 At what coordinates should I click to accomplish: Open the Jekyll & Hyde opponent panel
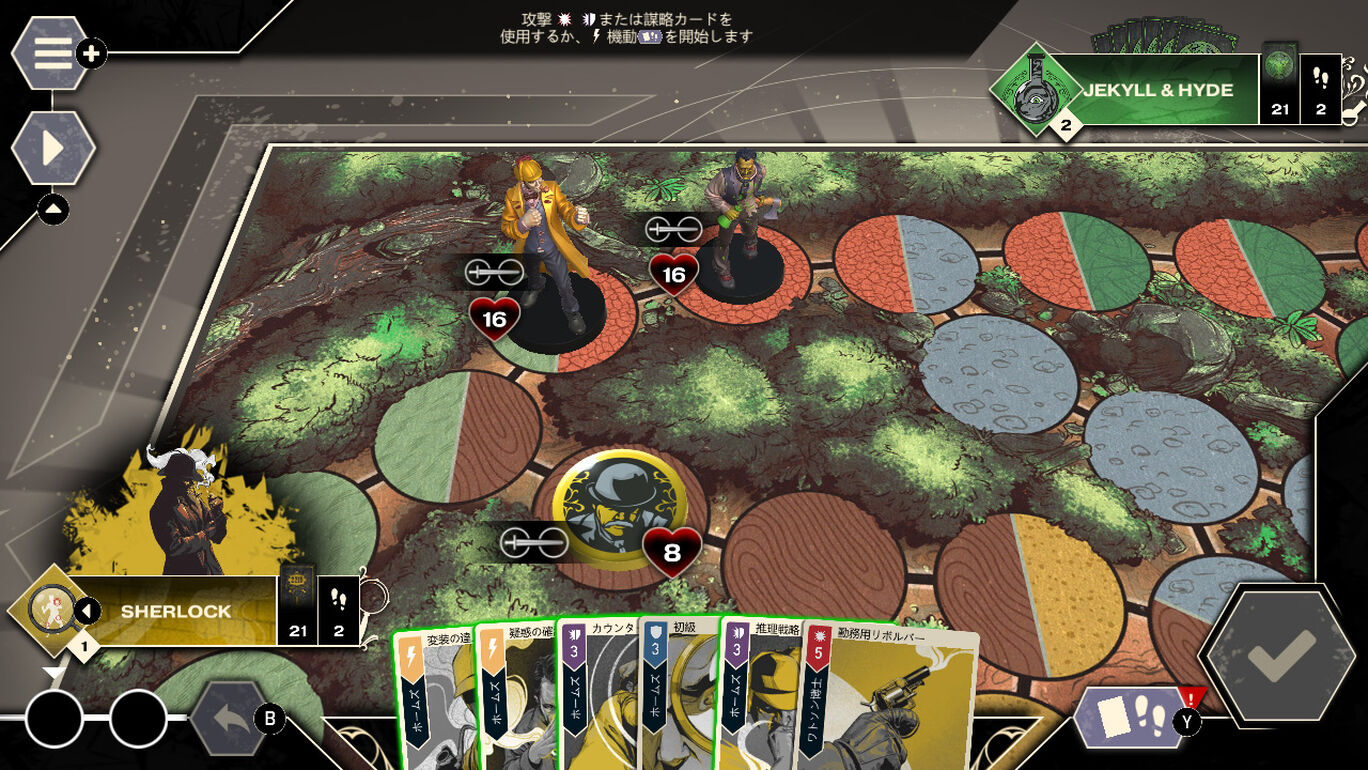pyautogui.click(x=1160, y=90)
